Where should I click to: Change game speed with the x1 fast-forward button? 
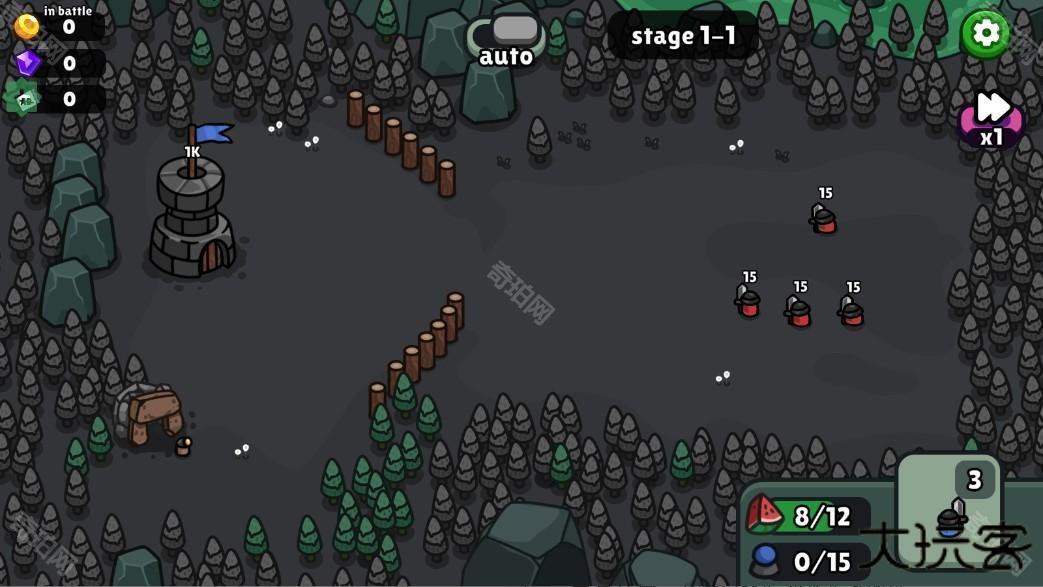[991, 119]
